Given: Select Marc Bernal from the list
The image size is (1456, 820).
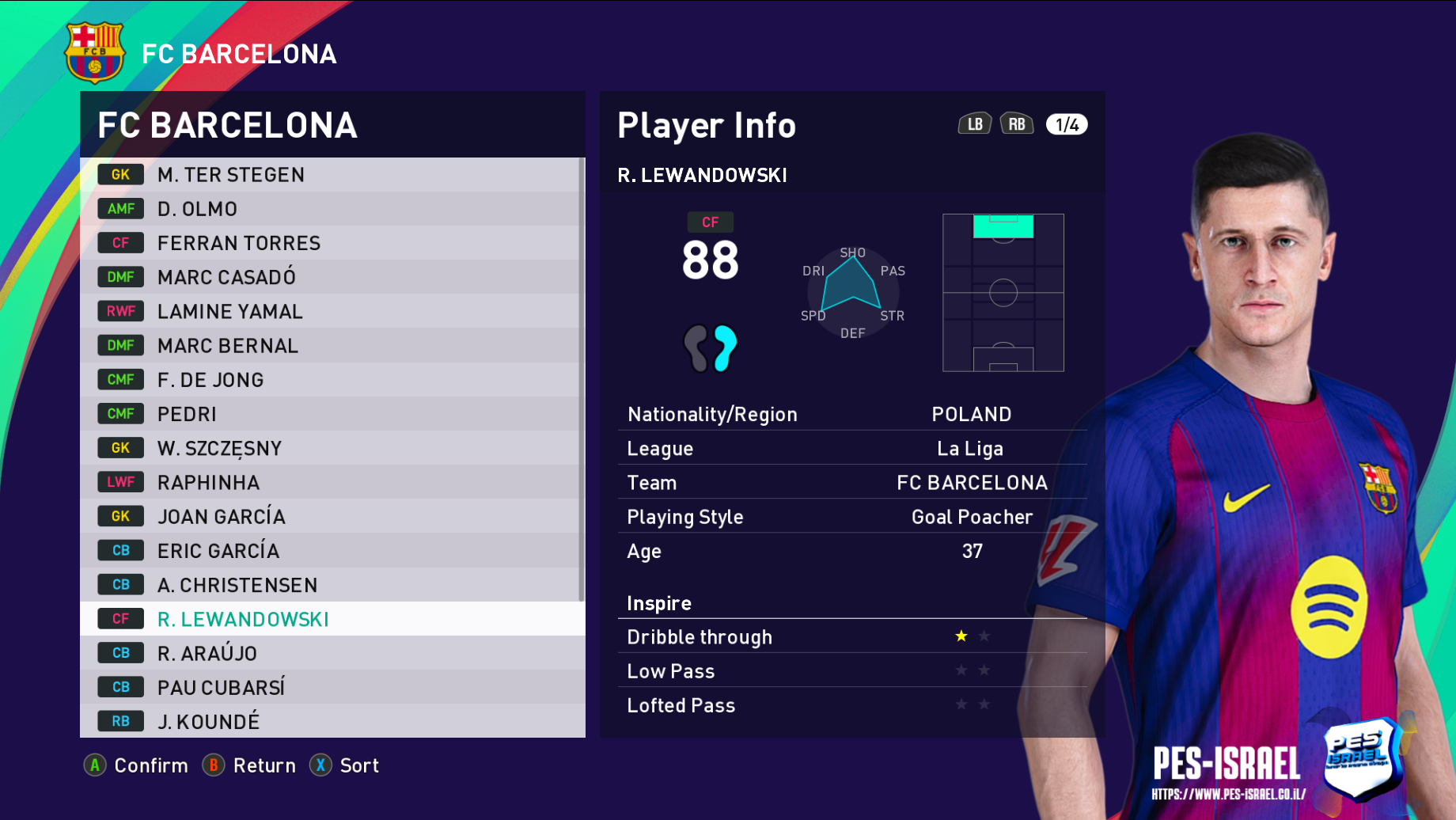Looking at the screenshot, I should (332, 345).
